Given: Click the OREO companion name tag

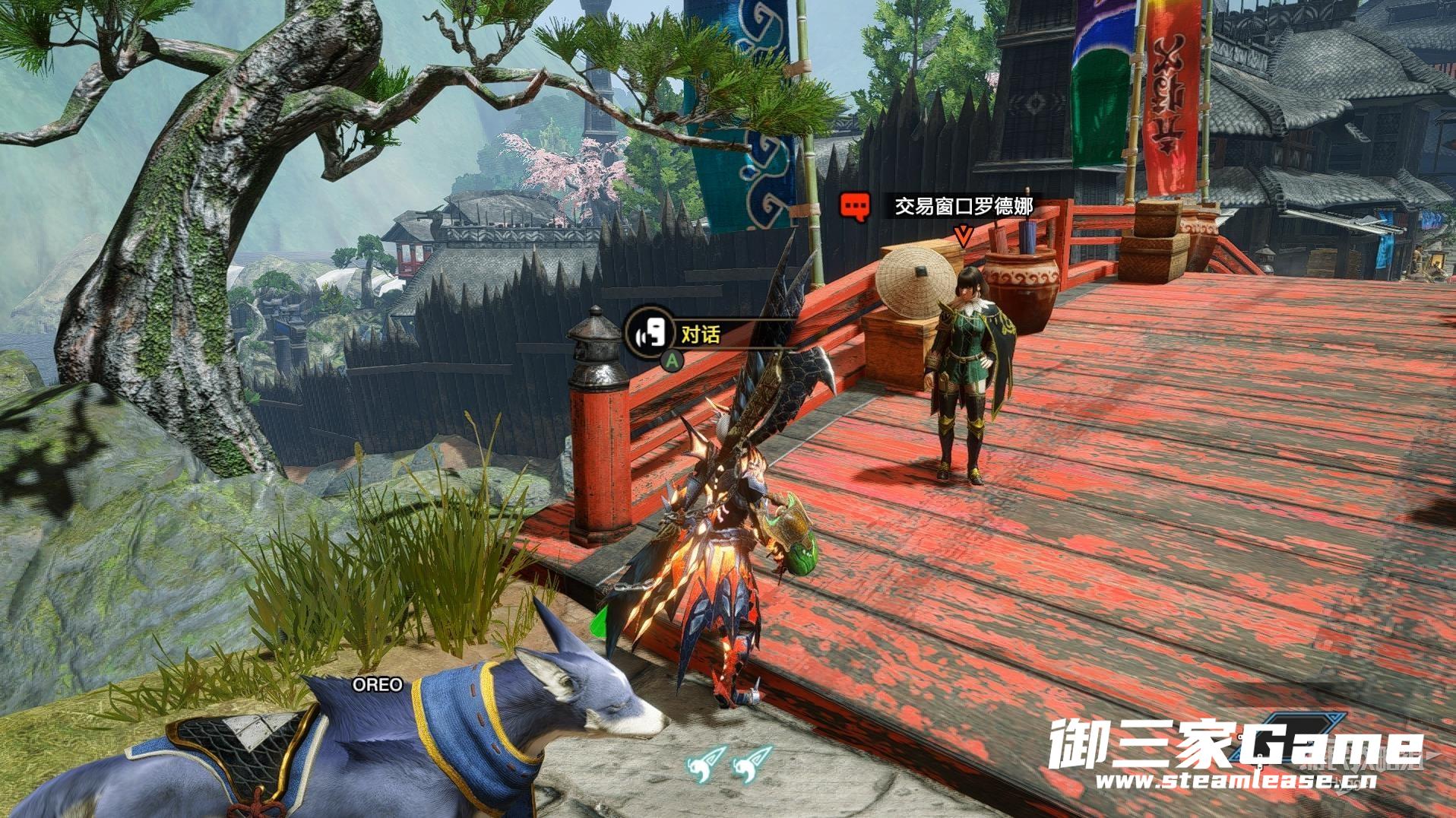Looking at the screenshot, I should (x=377, y=685).
